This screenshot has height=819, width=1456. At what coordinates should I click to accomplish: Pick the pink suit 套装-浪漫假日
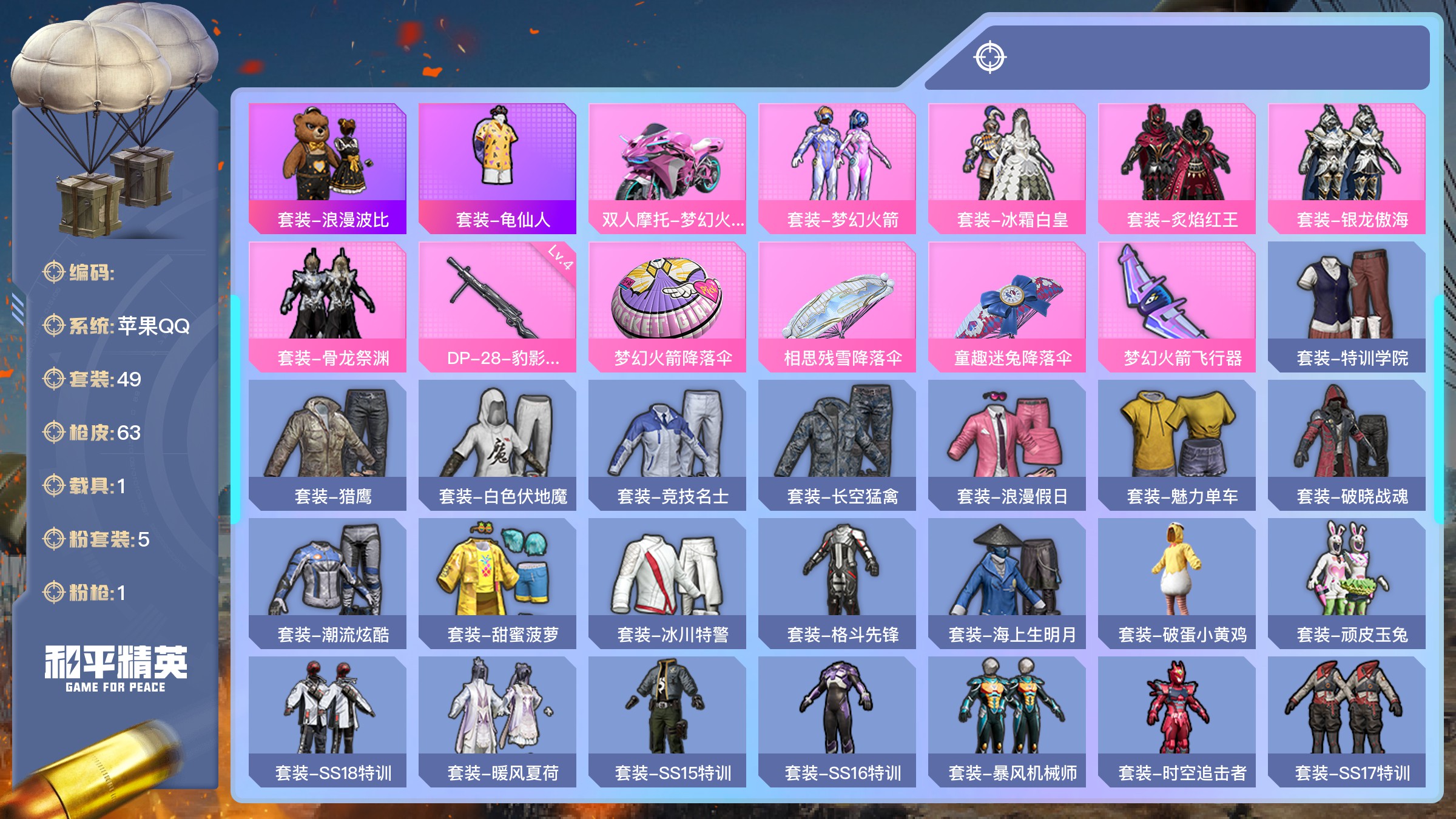[x=1007, y=445]
